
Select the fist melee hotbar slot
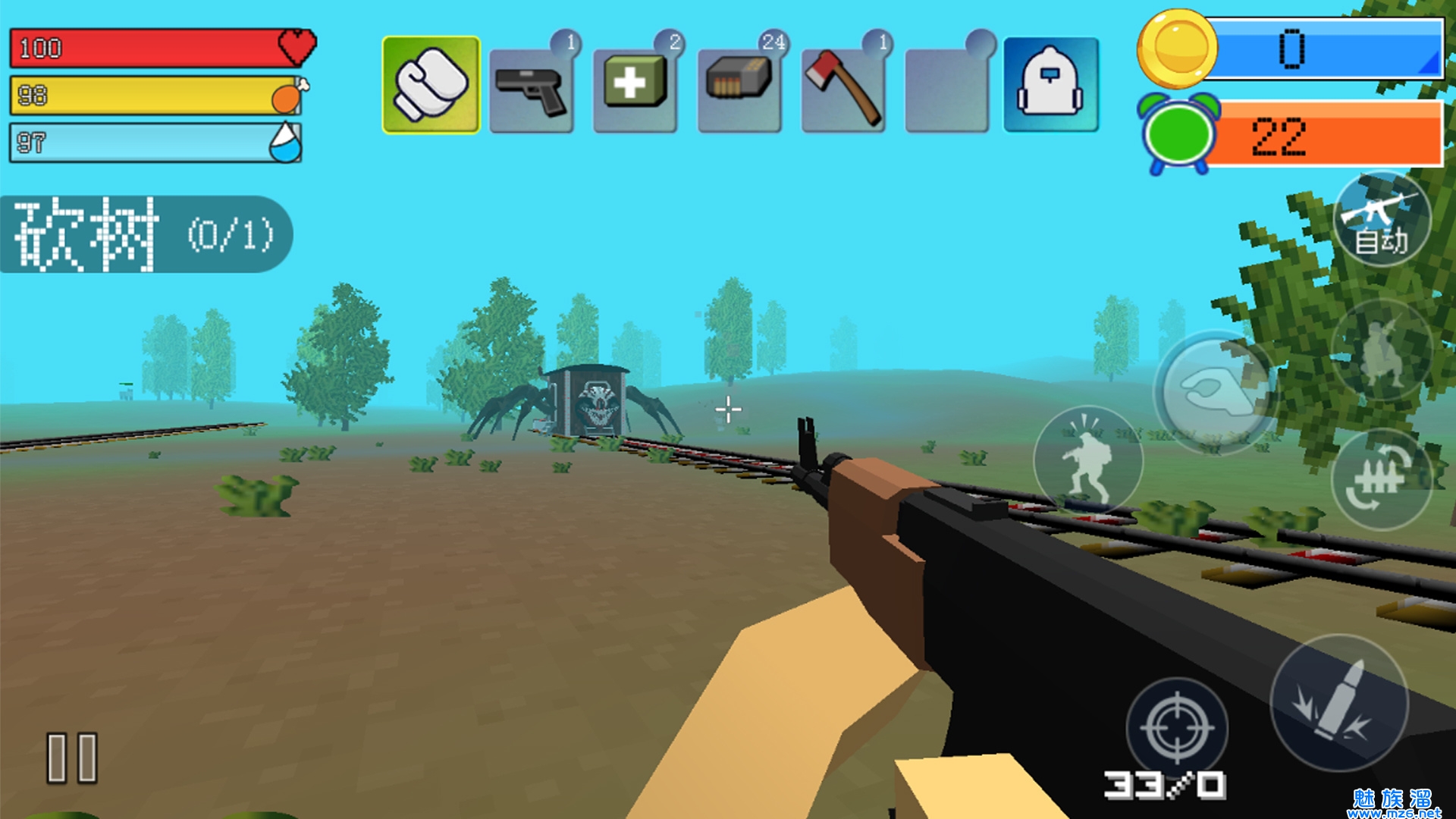431,85
